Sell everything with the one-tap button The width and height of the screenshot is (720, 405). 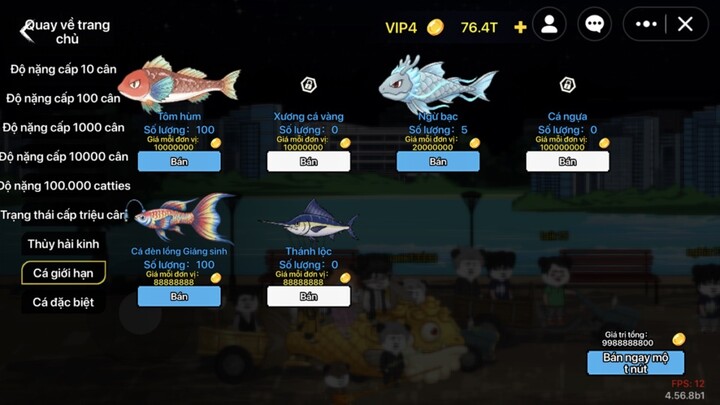[x=635, y=362]
